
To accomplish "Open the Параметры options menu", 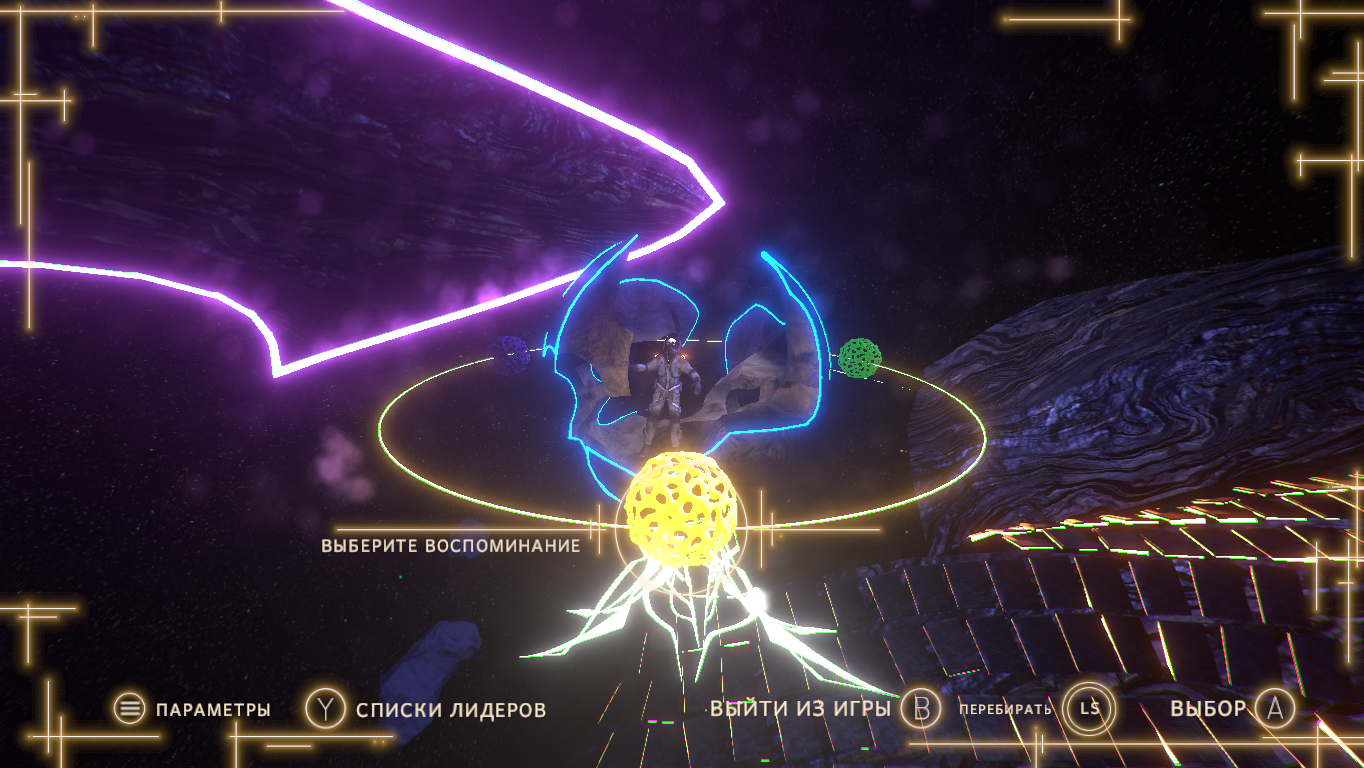I will 212,710.
